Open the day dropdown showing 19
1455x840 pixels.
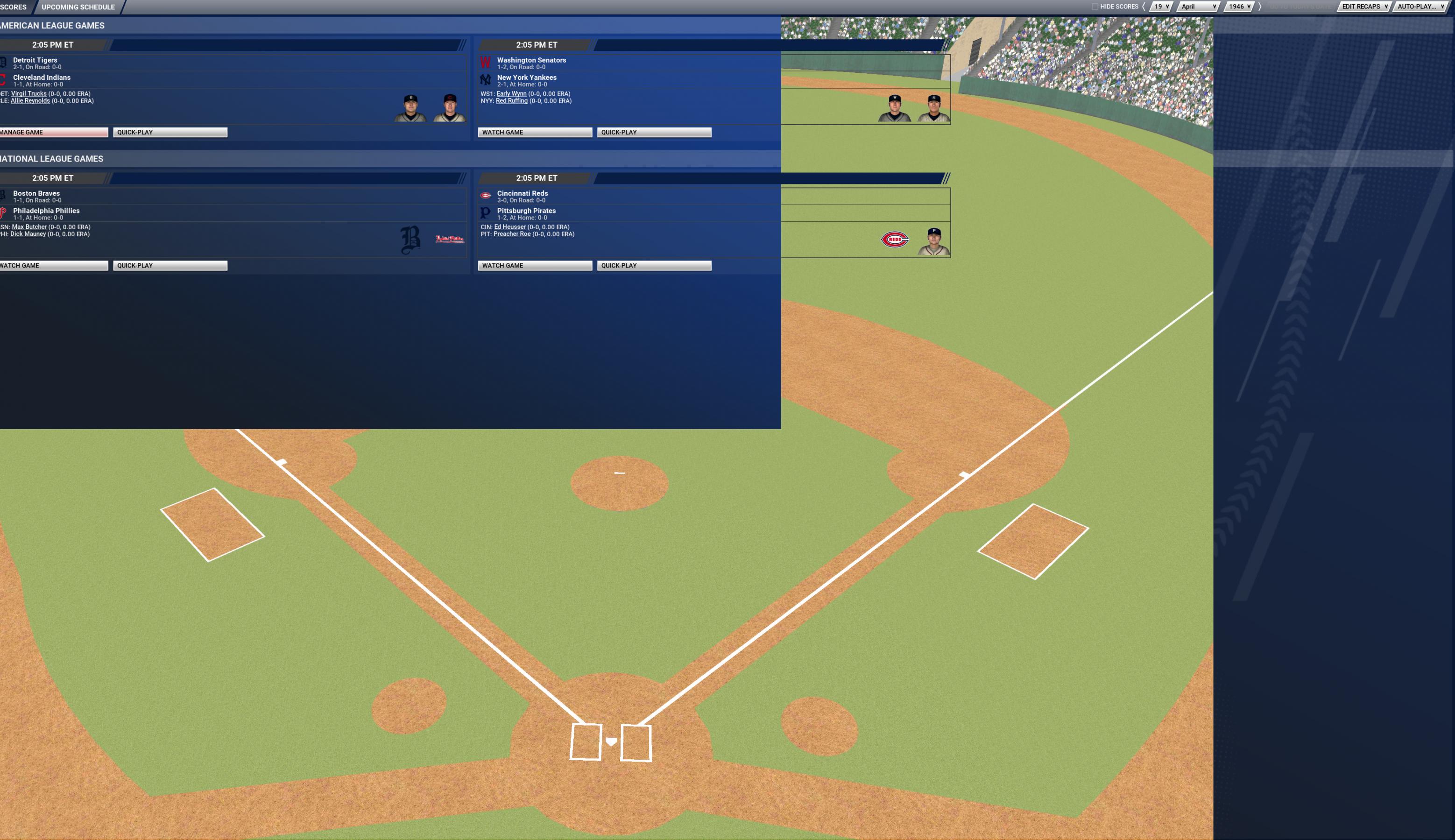click(x=1161, y=7)
